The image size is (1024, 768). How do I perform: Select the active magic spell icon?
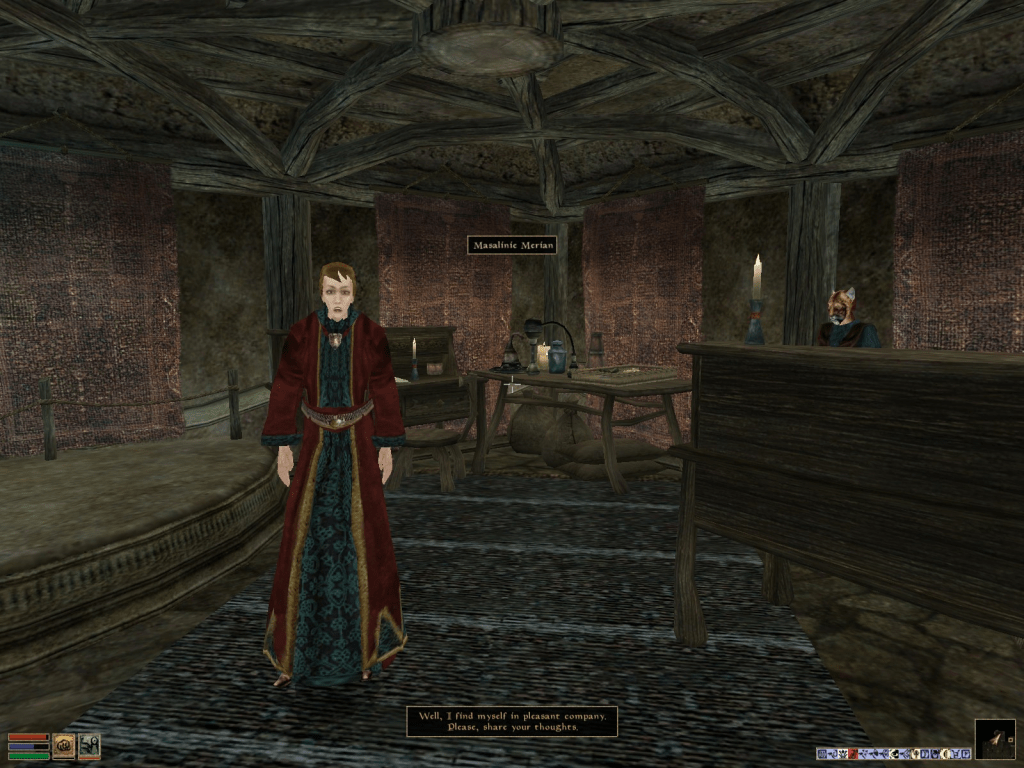point(89,746)
